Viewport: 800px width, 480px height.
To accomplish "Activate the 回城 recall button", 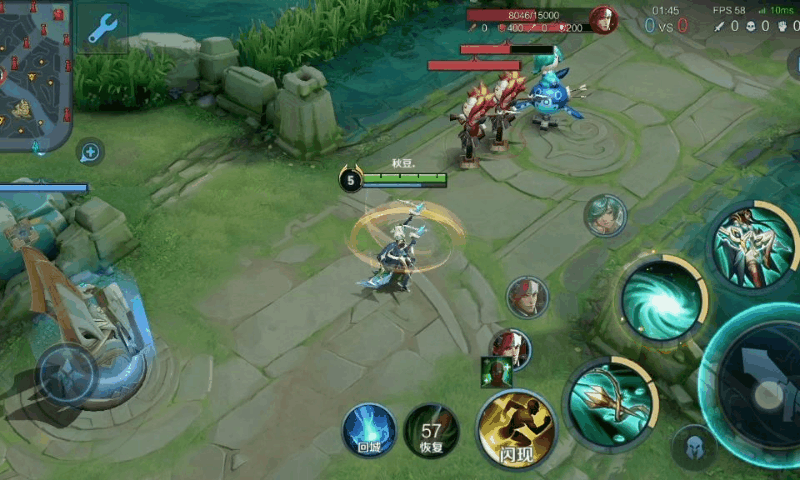I will (x=369, y=430).
